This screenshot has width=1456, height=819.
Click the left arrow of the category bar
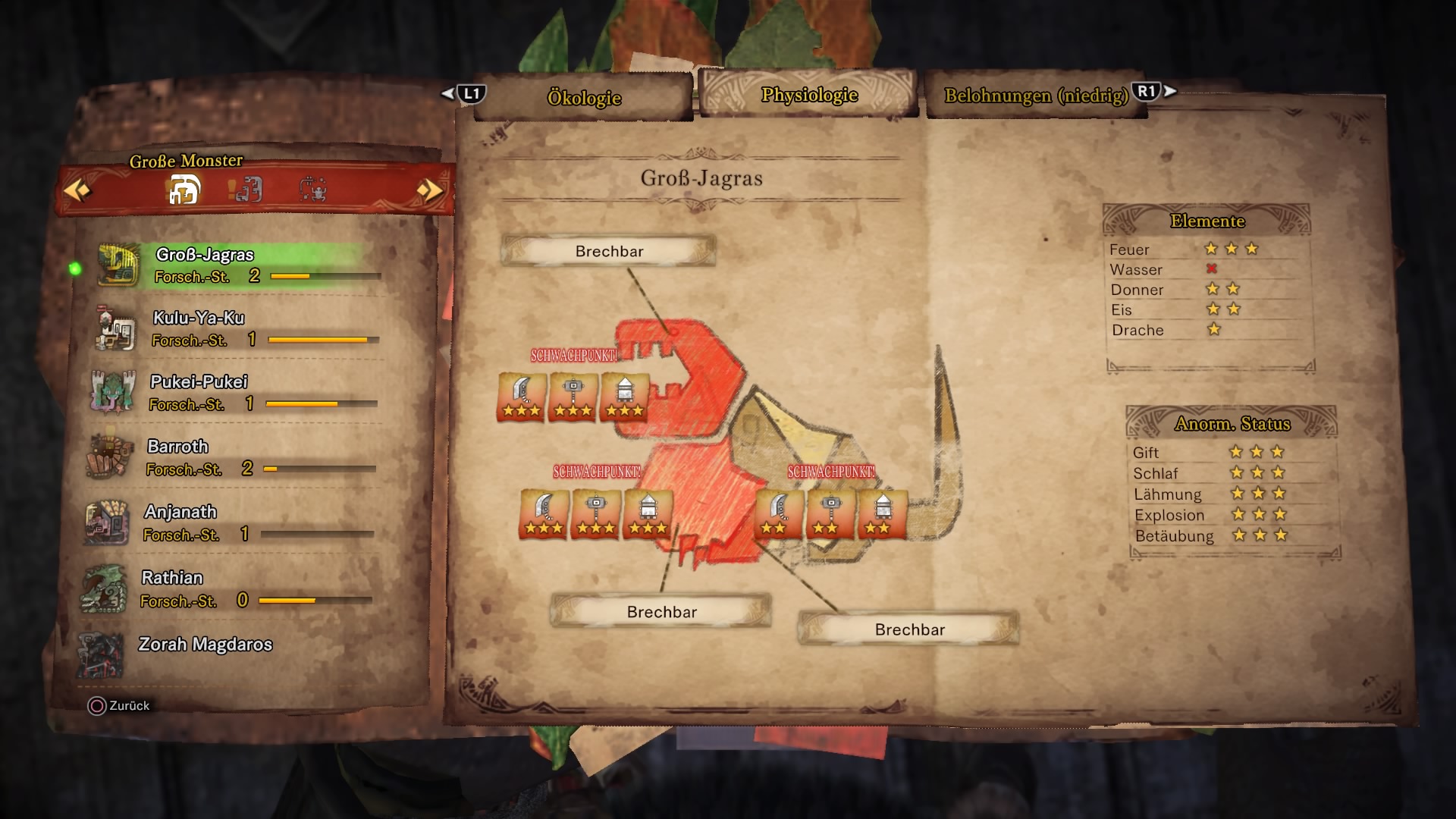point(77,190)
